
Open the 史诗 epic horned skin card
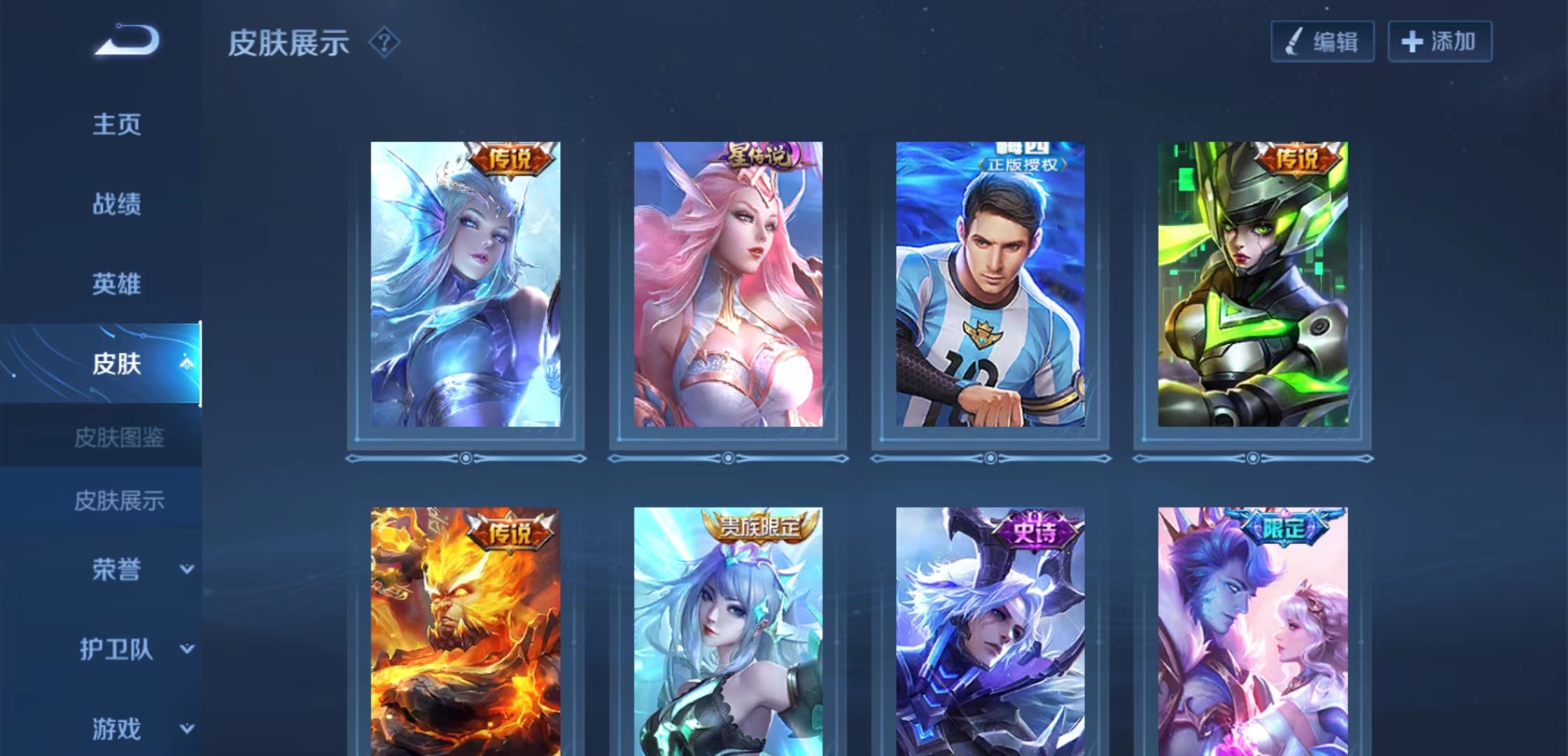click(x=990, y=630)
